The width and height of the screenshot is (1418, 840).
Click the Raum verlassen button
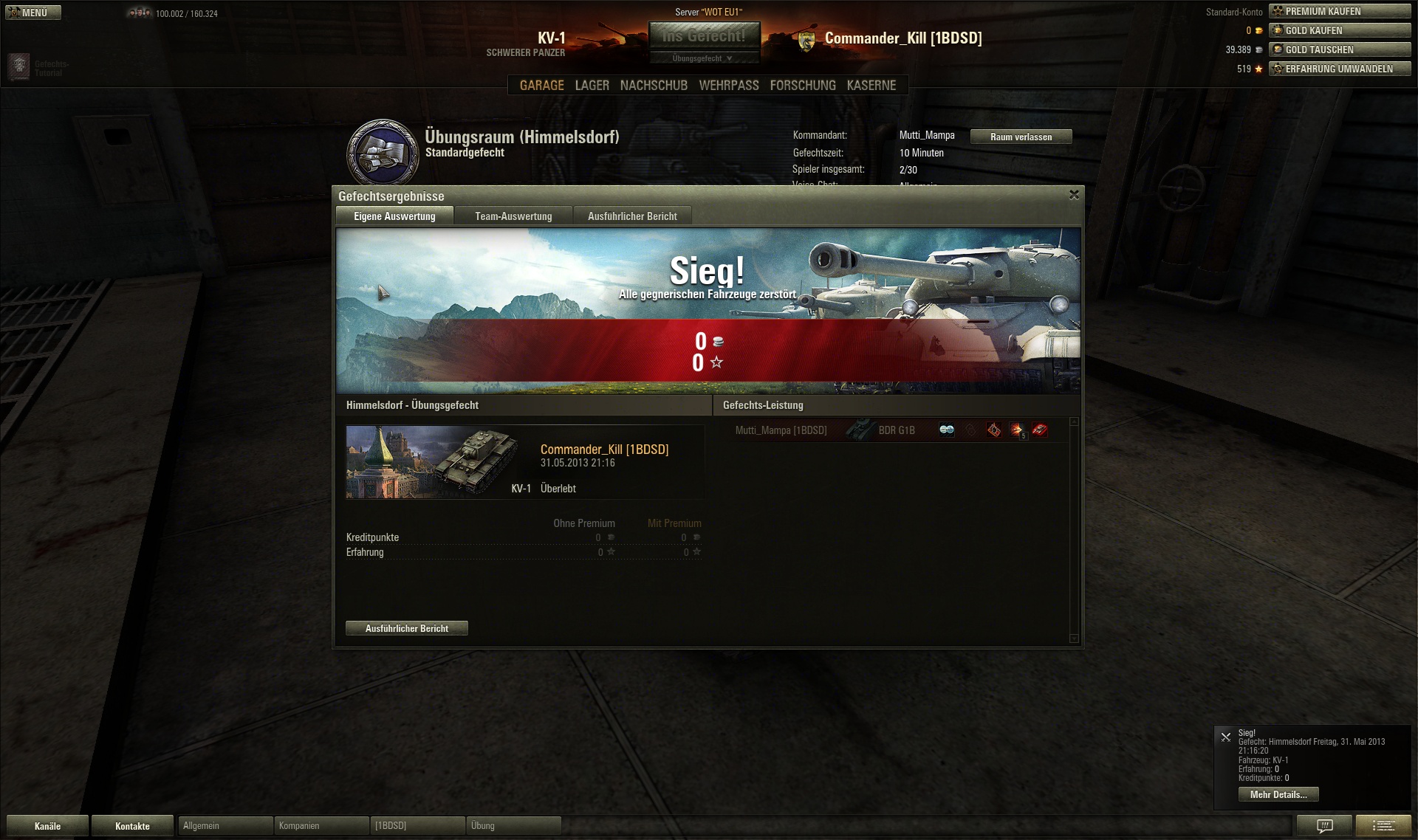click(x=1020, y=137)
